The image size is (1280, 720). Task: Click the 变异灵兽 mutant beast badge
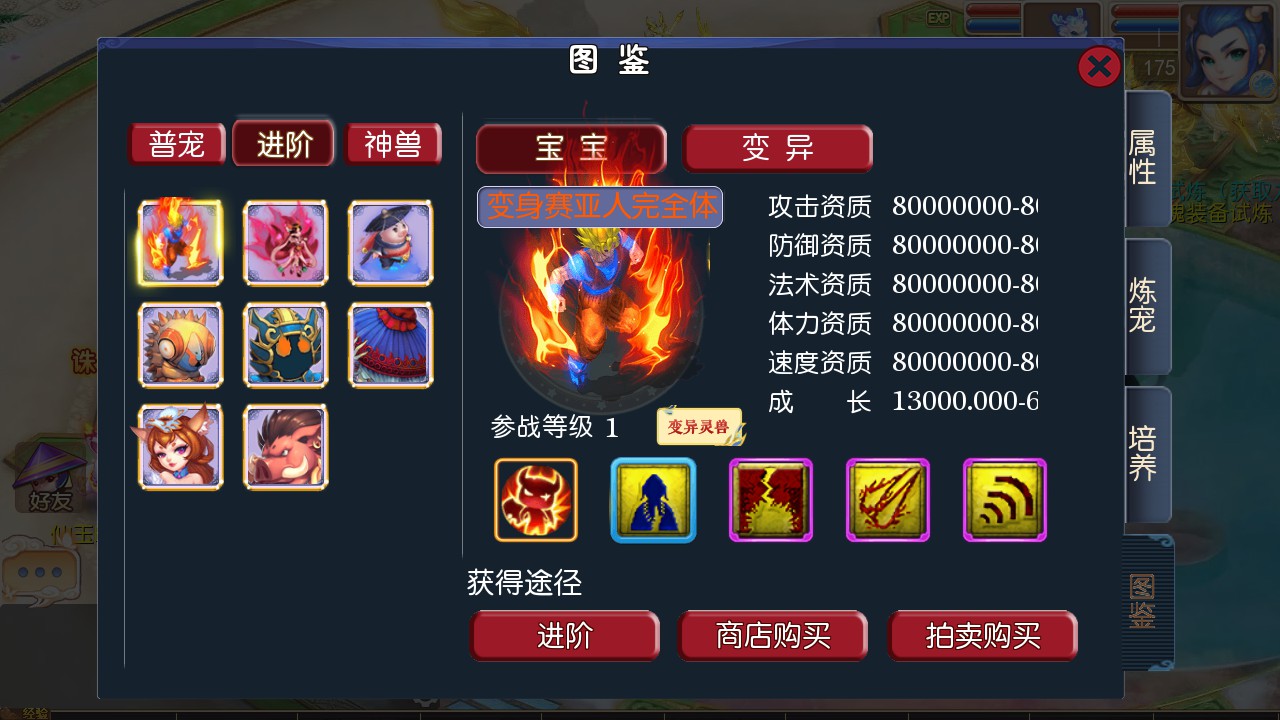pyautogui.click(x=699, y=425)
